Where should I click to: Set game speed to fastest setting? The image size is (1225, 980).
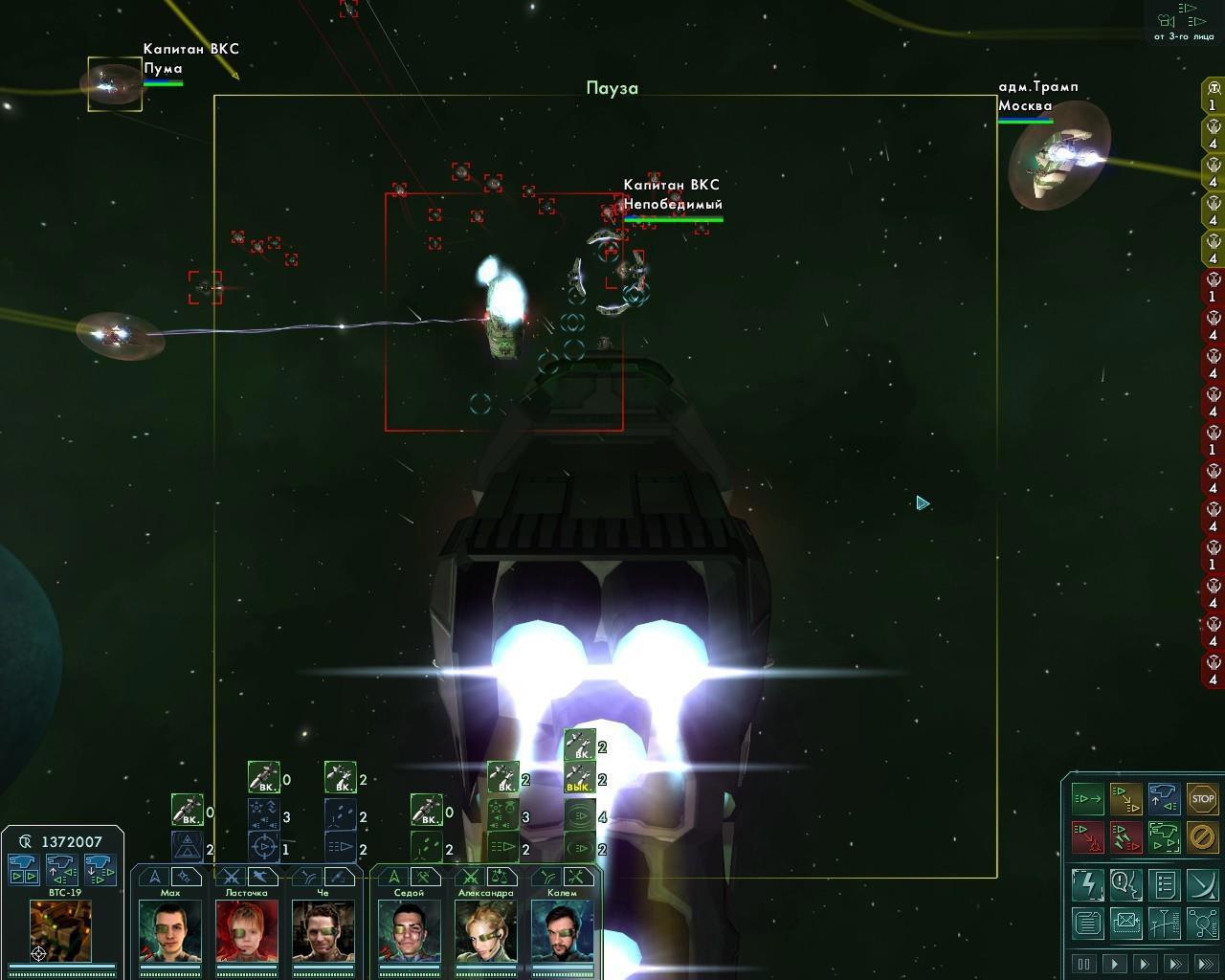(1207, 964)
